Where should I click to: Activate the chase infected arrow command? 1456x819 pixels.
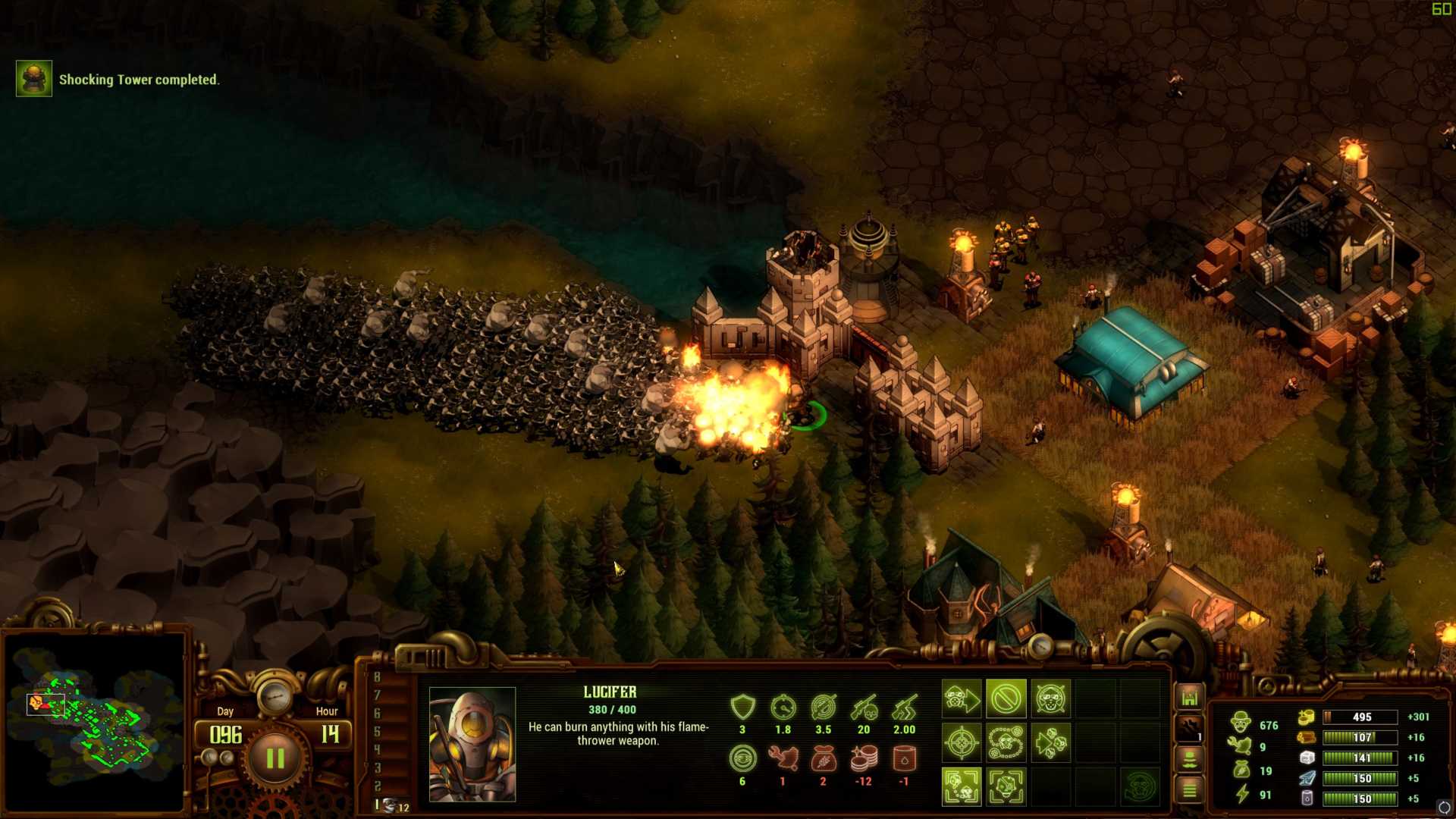[x=1050, y=742]
